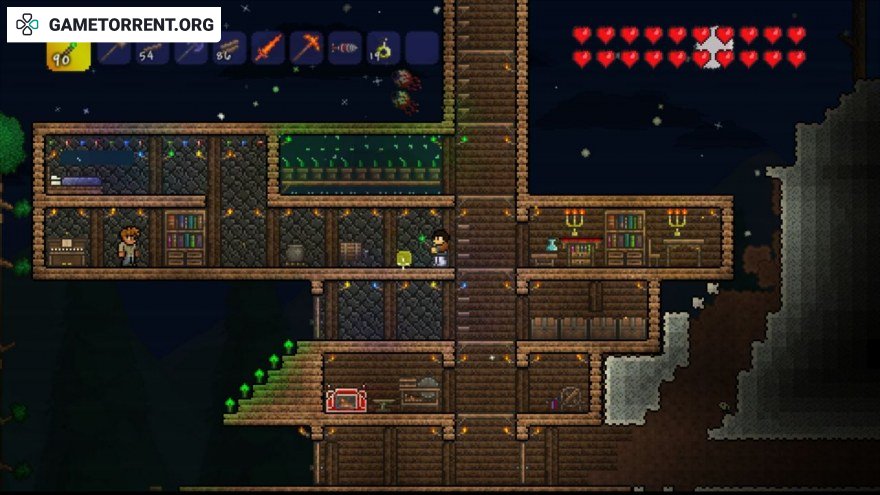
Task: Select the highlighted yellow hotbar slot with 90
Action: click(x=68, y=50)
